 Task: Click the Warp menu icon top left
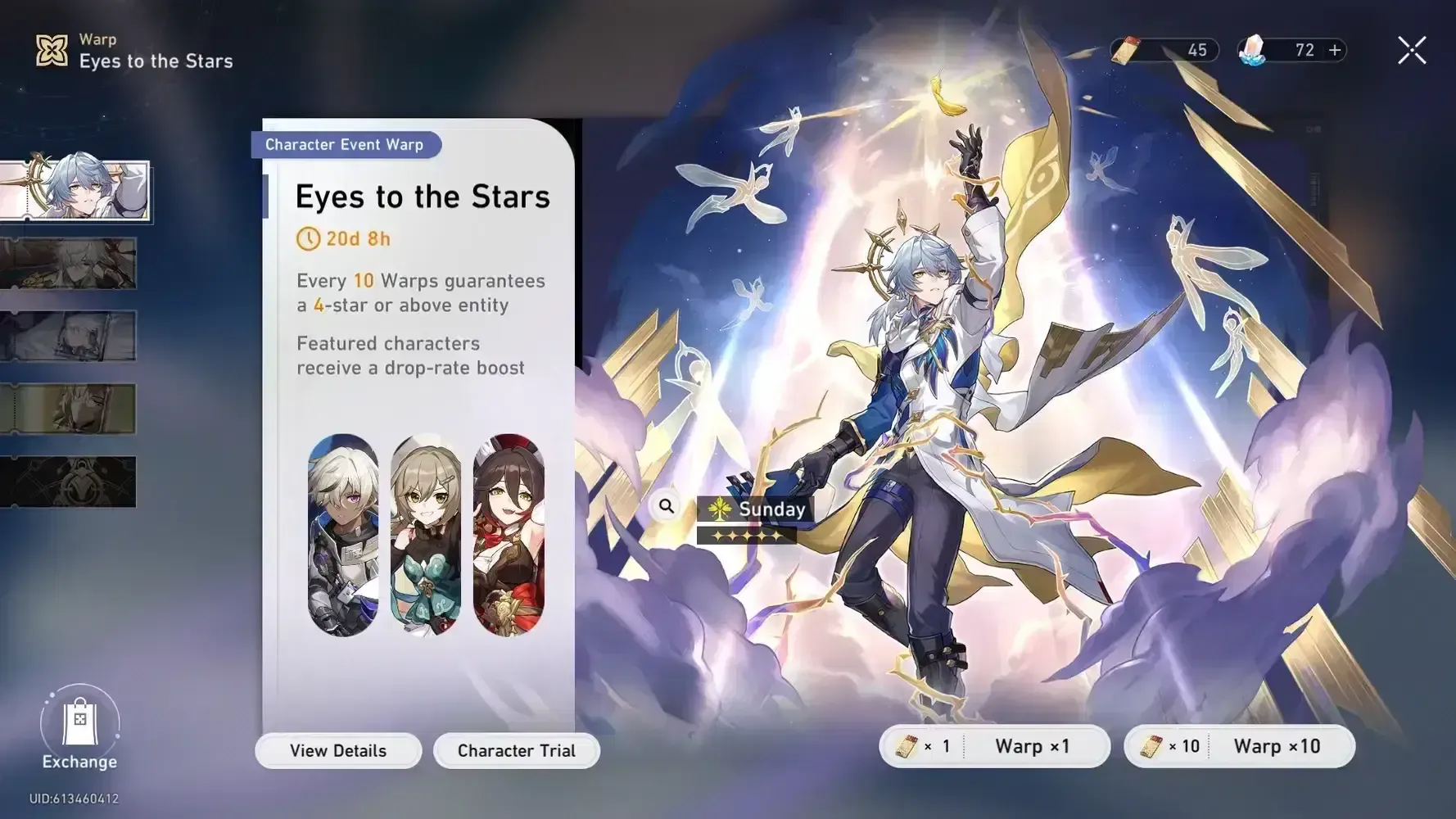pos(52,51)
